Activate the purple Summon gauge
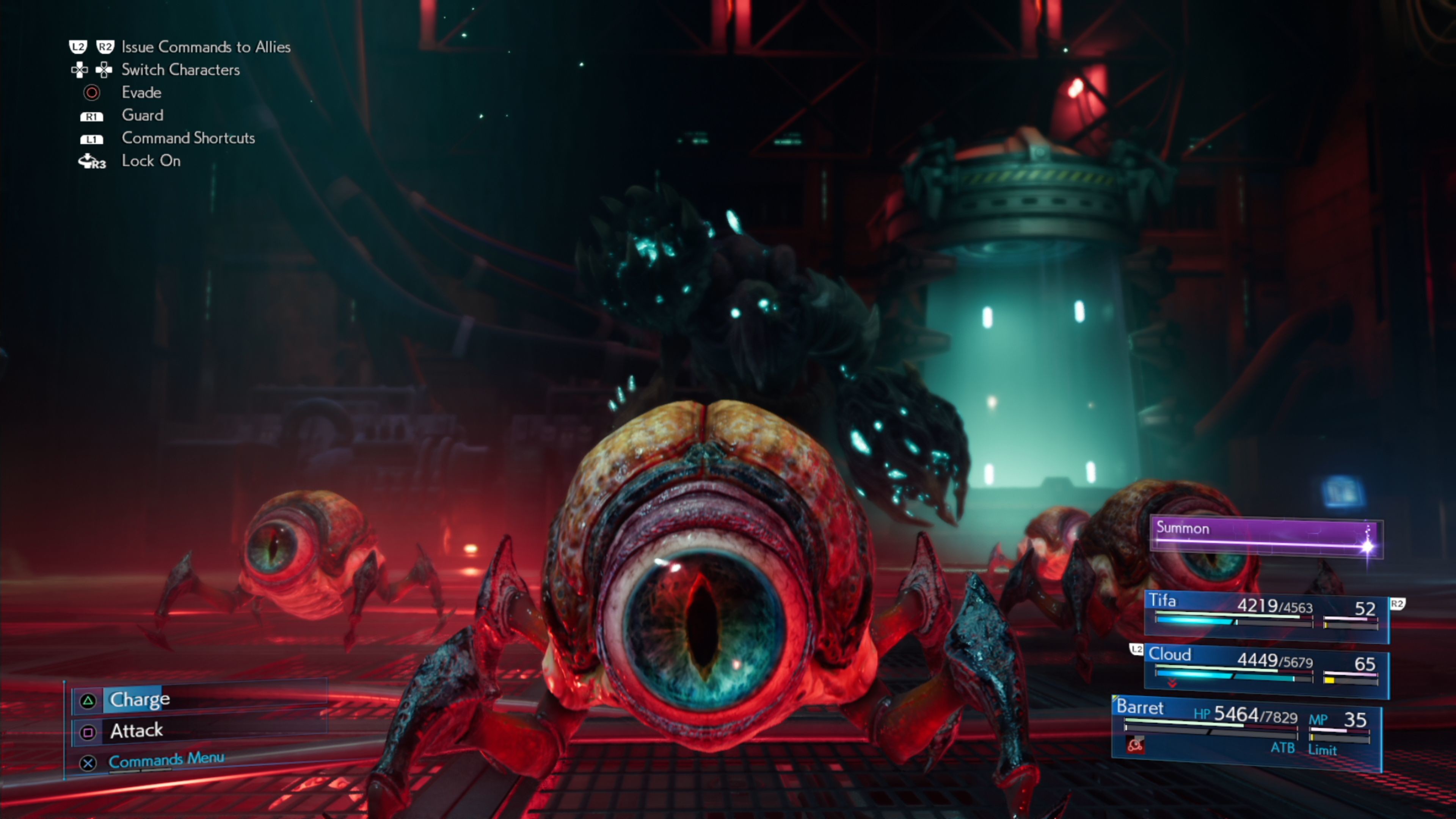Viewport: 1456px width, 819px height. point(1266,536)
